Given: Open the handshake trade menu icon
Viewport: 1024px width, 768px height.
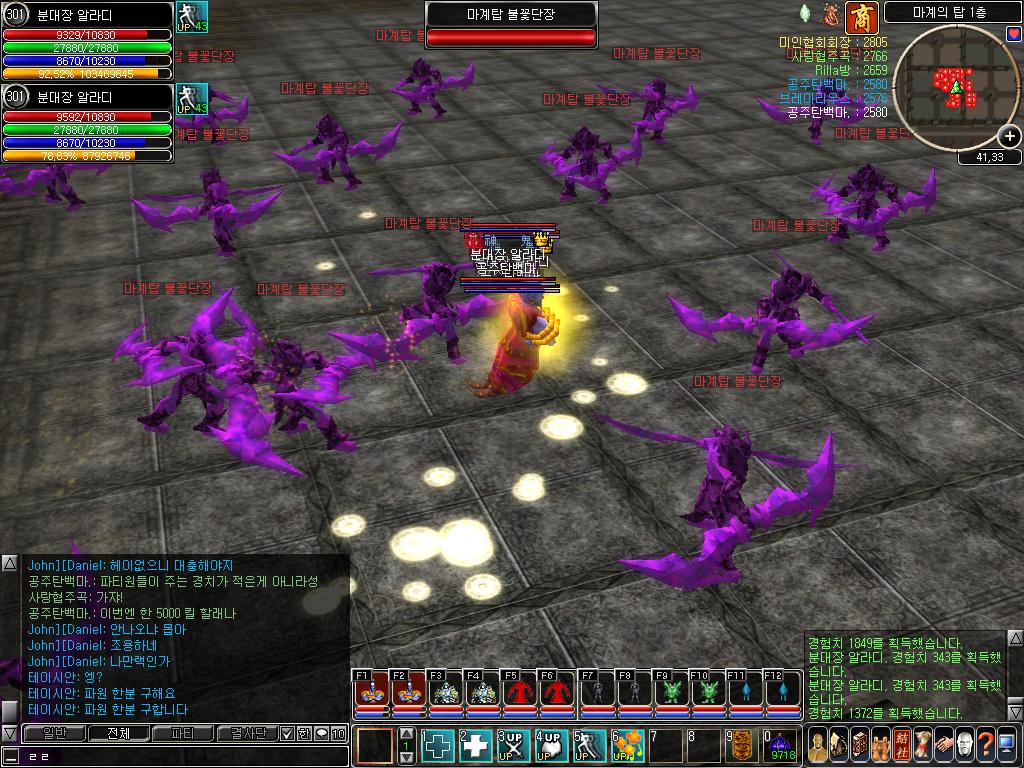Looking at the screenshot, I should point(943,744).
